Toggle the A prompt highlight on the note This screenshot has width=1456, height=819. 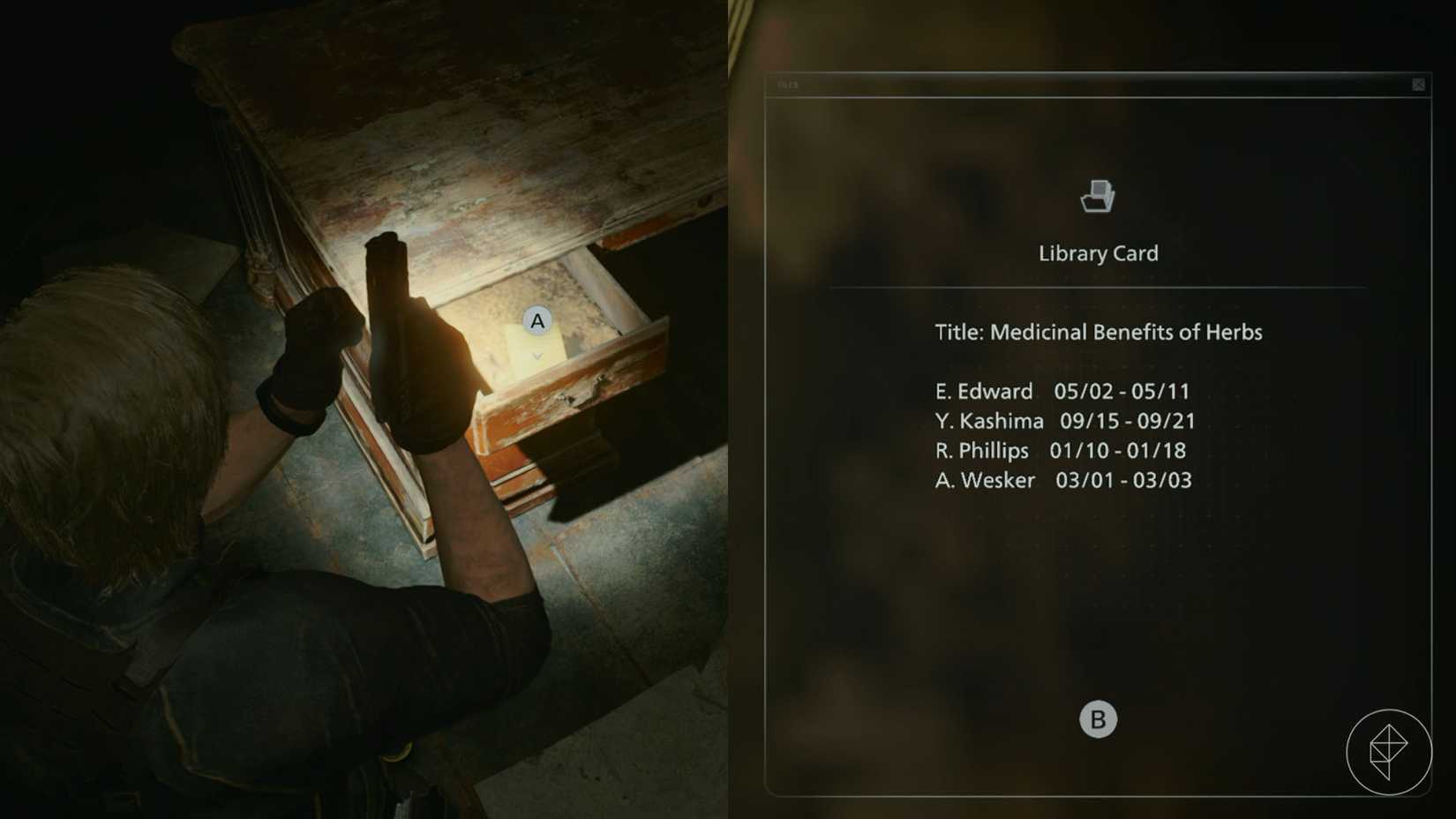coord(537,321)
